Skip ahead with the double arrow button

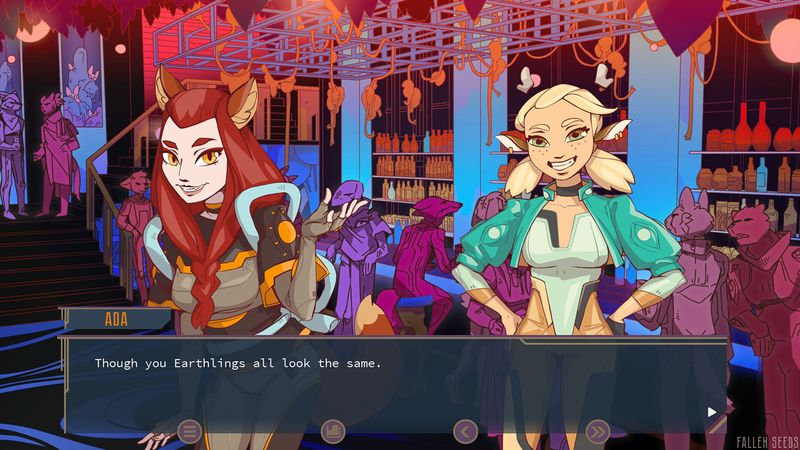point(597,431)
